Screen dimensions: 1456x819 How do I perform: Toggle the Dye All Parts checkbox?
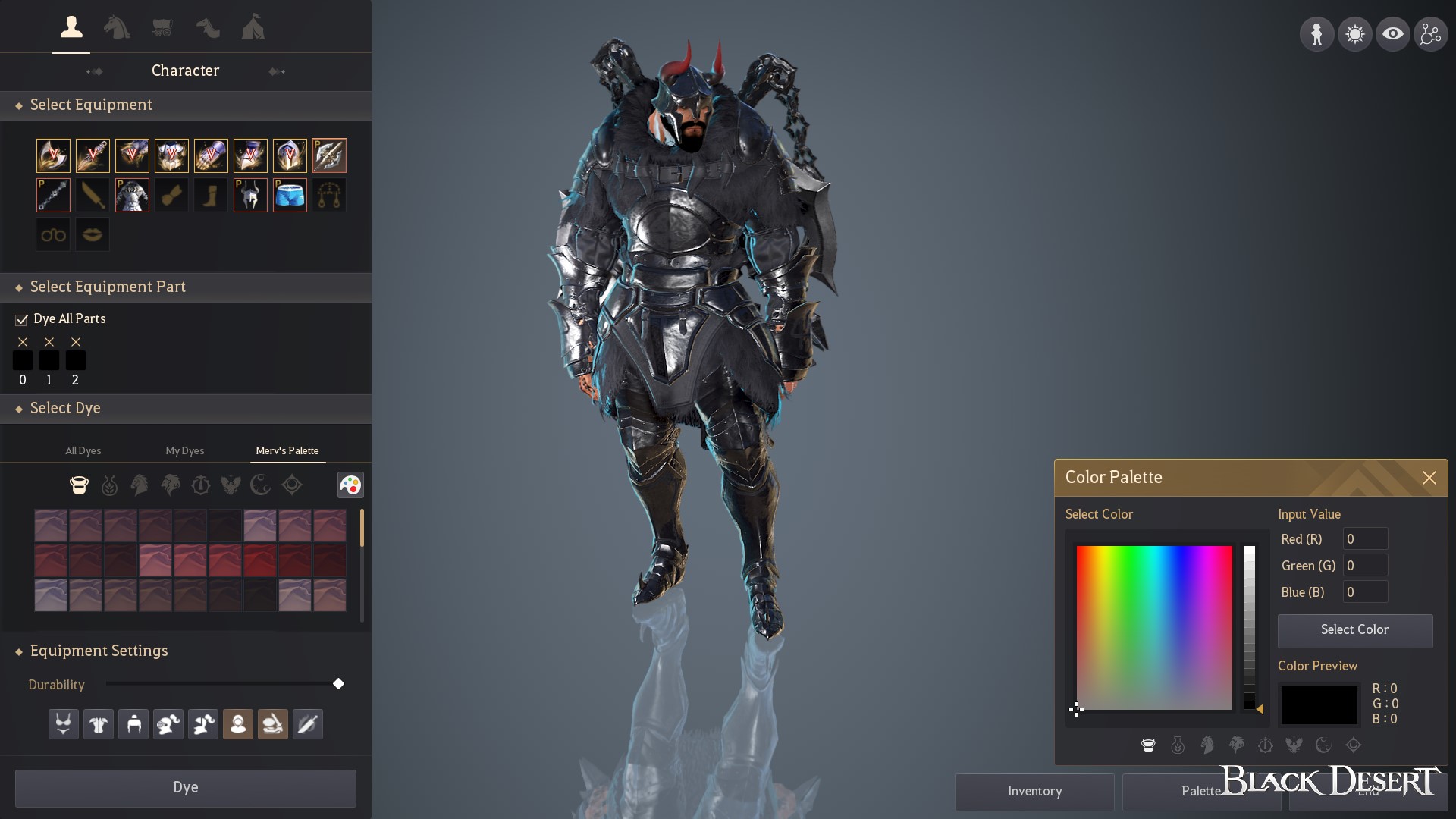21,319
